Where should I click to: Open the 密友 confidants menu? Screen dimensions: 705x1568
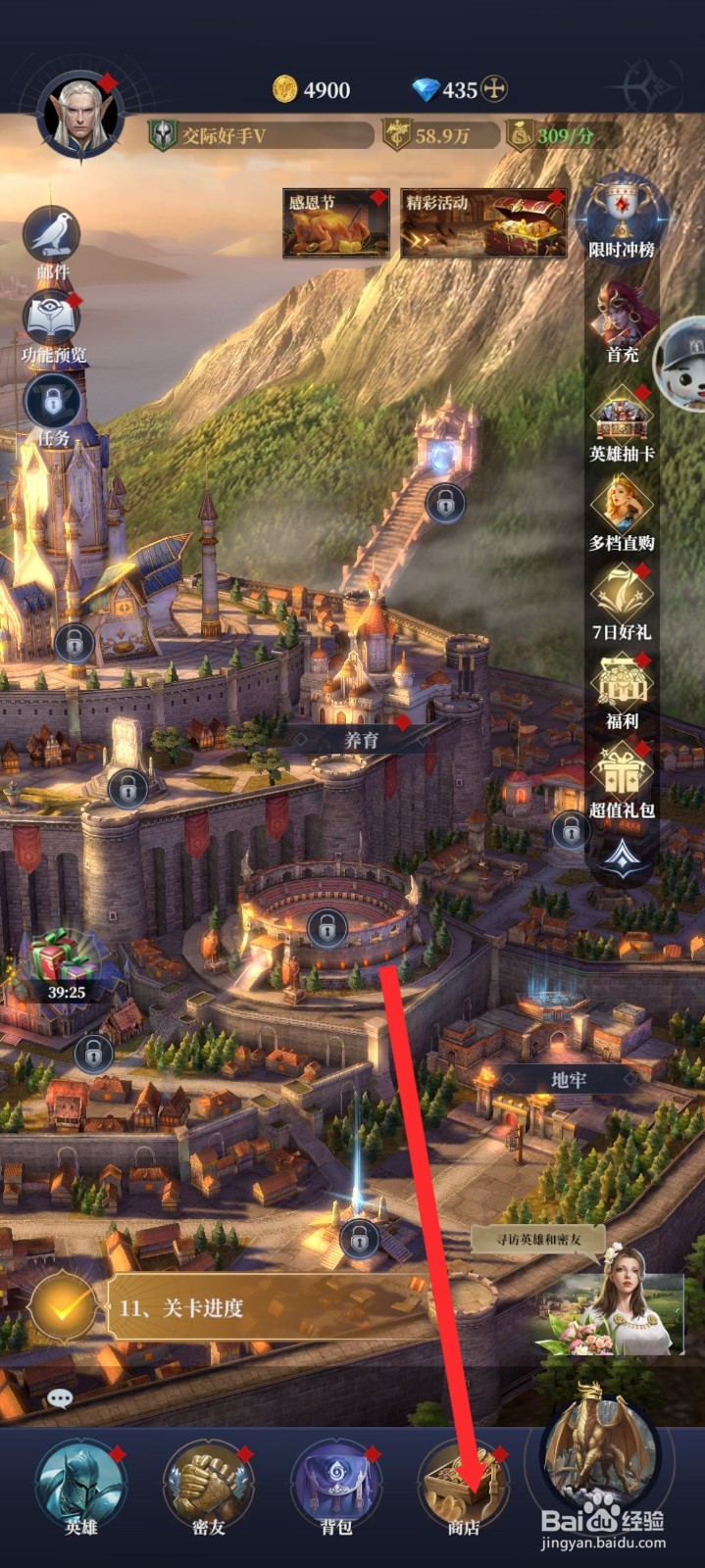coord(209,1485)
